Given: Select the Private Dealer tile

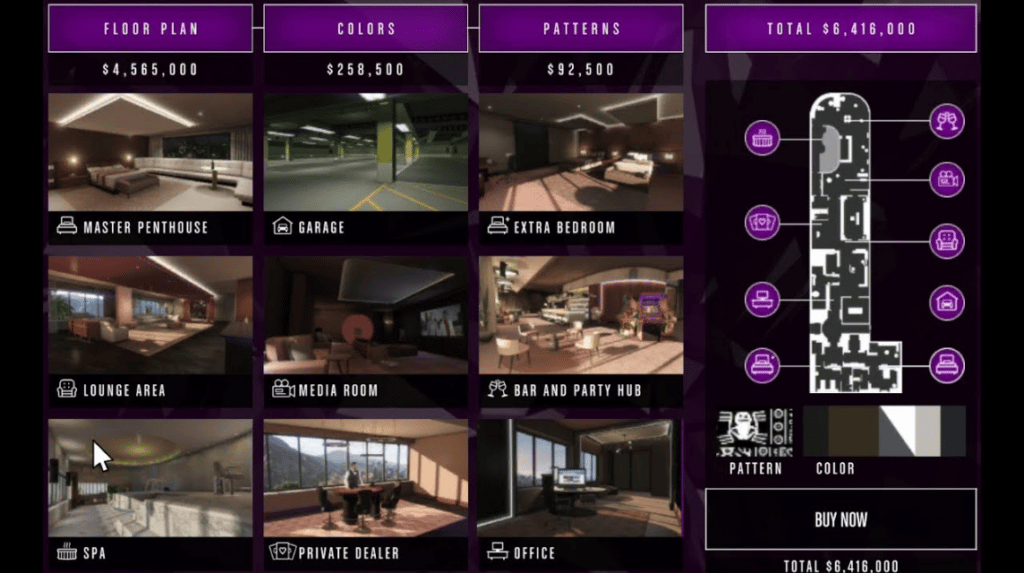Looking at the screenshot, I should (x=366, y=492).
